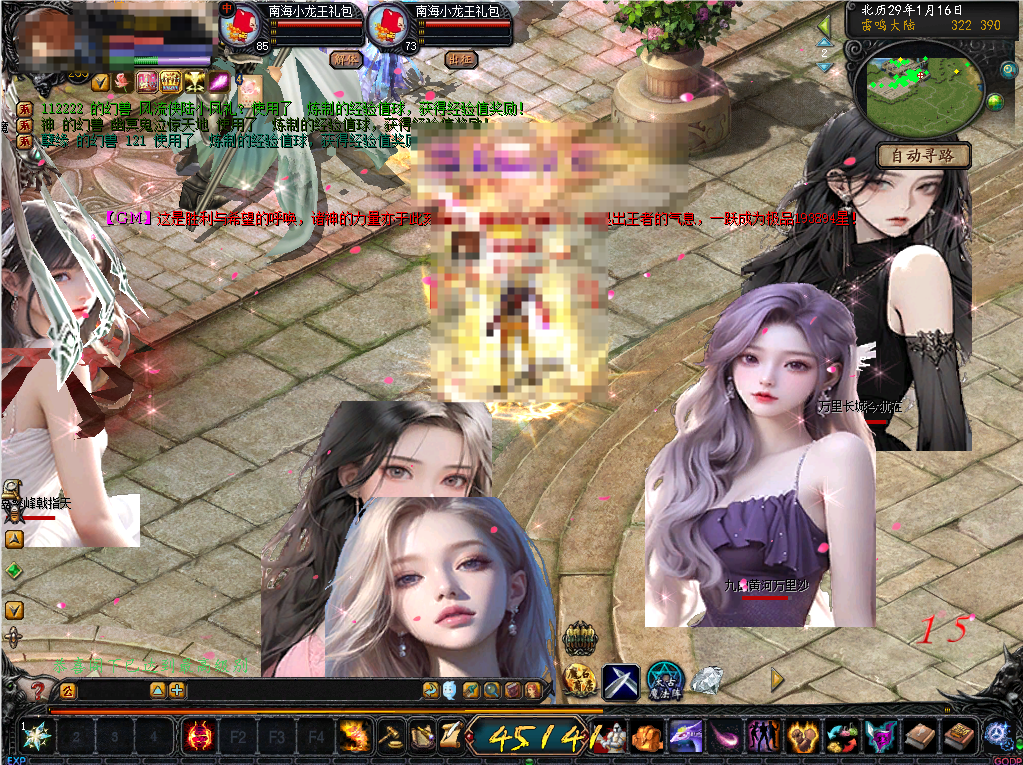Click the magnifier icon beside the minimap

pyautogui.click(x=1008, y=69)
